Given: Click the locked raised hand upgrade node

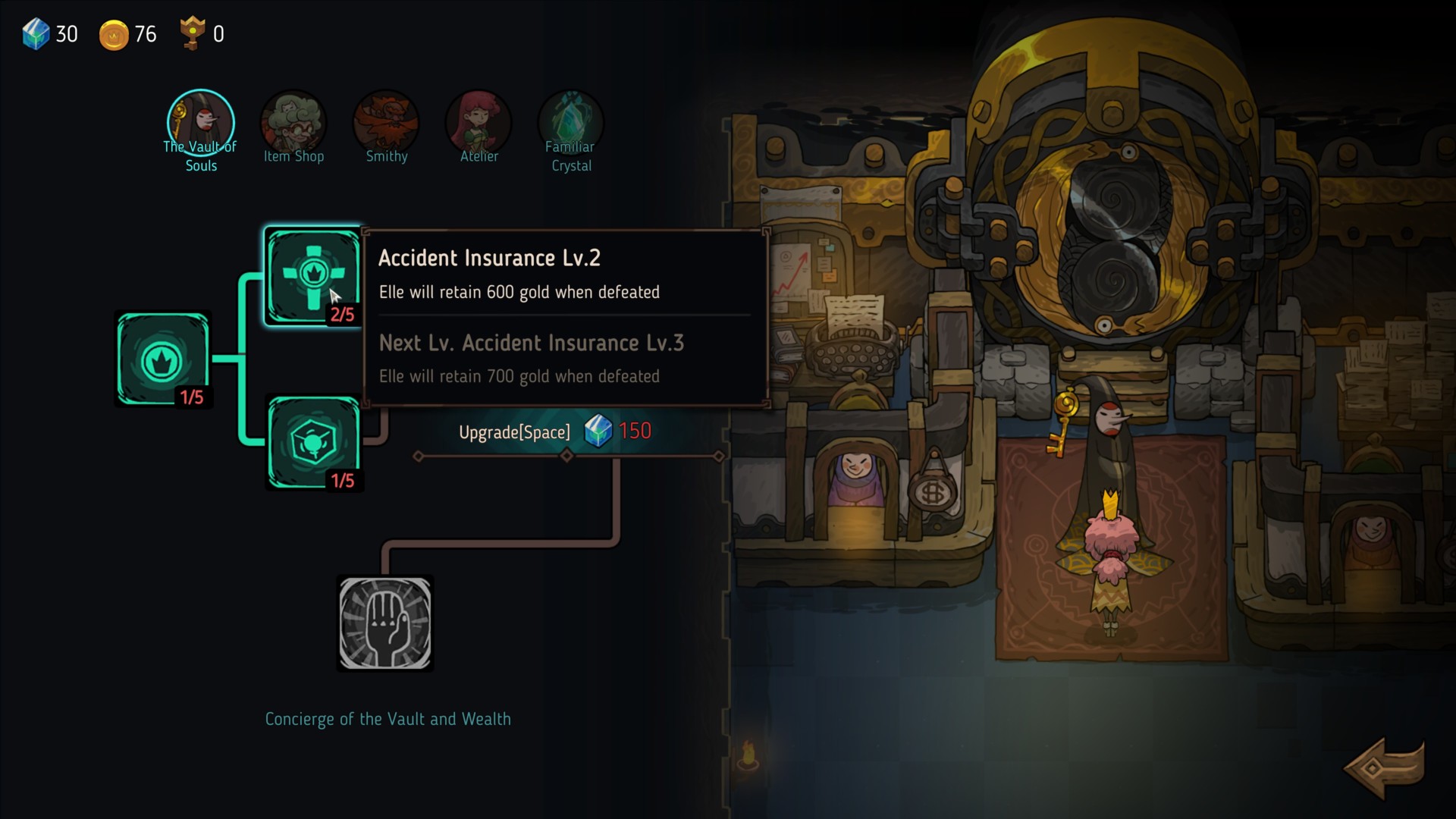Looking at the screenshot, I should (385, 623).
